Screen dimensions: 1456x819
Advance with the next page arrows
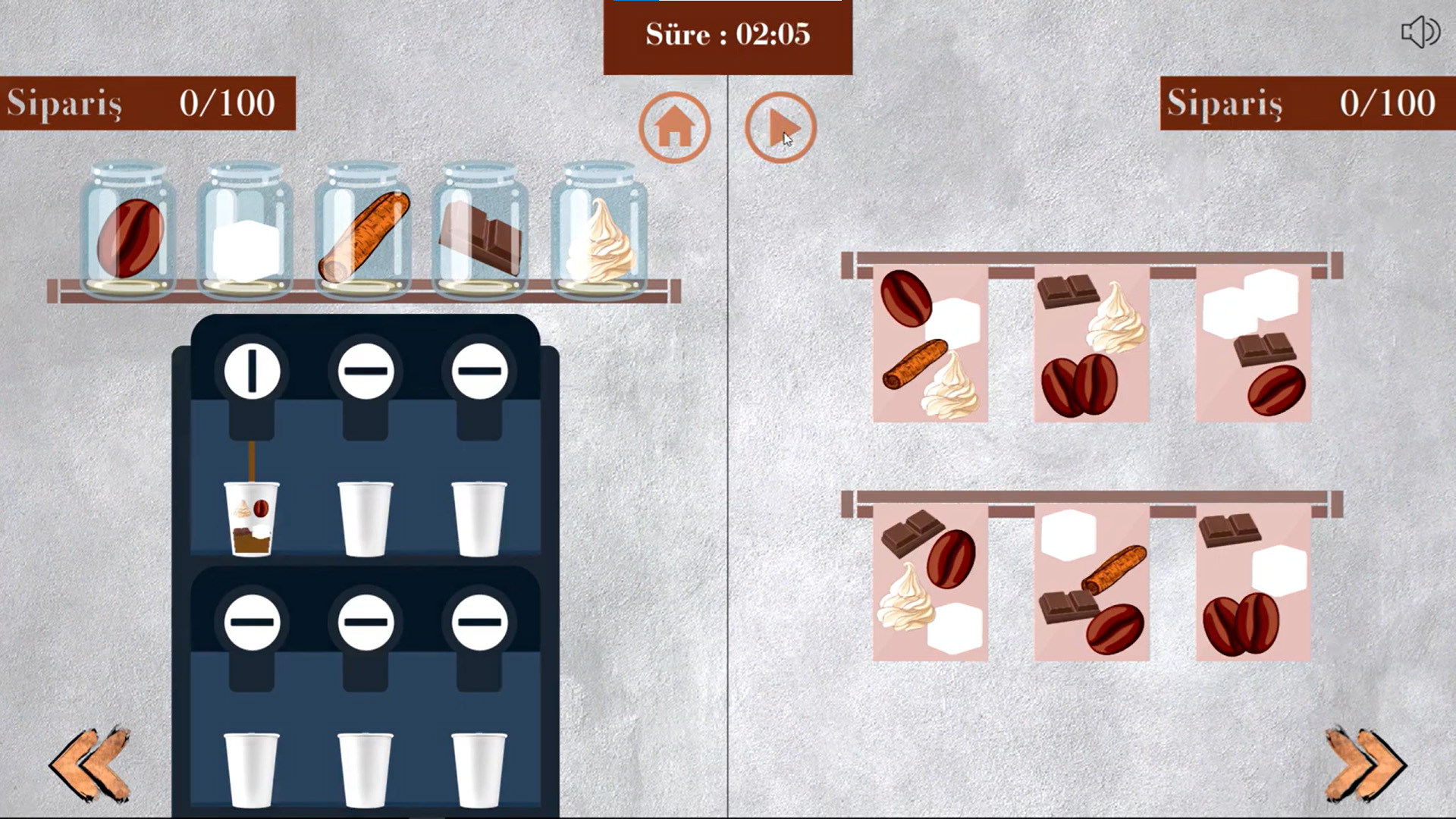(1364, 764)
